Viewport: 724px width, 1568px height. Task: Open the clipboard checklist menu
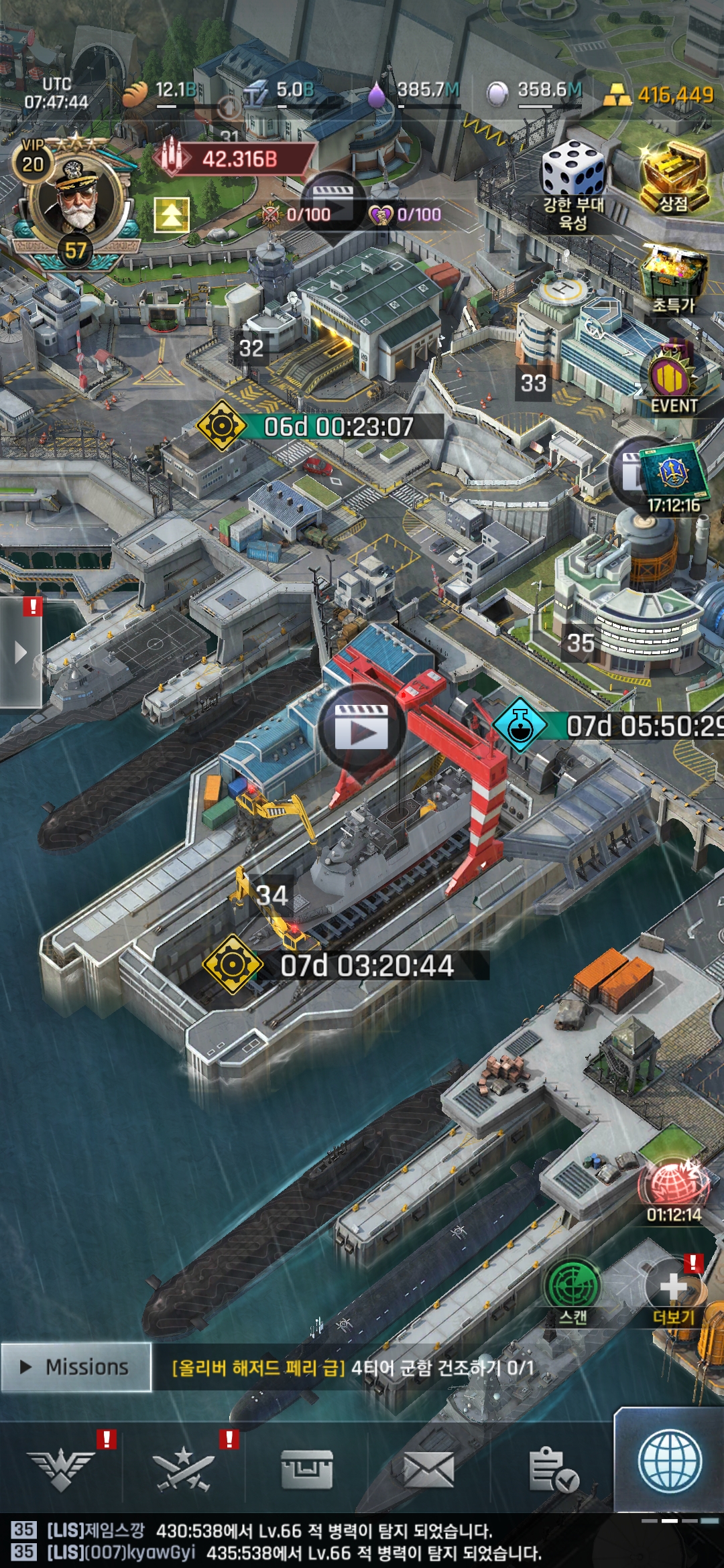coord(552,1472)
